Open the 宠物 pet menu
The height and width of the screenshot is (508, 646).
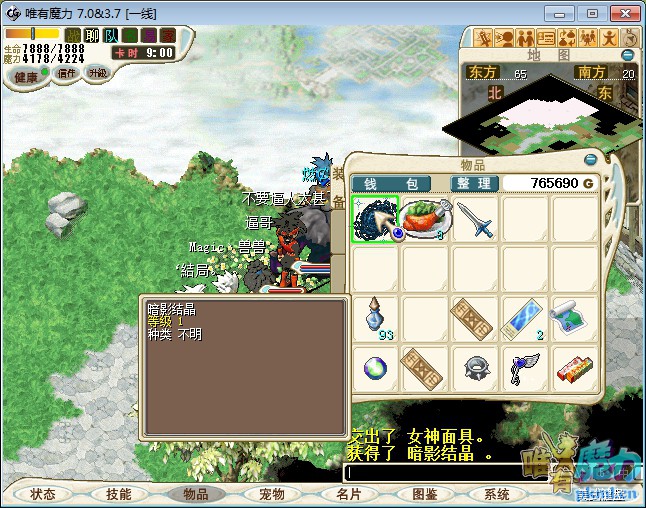click(272, 494)
